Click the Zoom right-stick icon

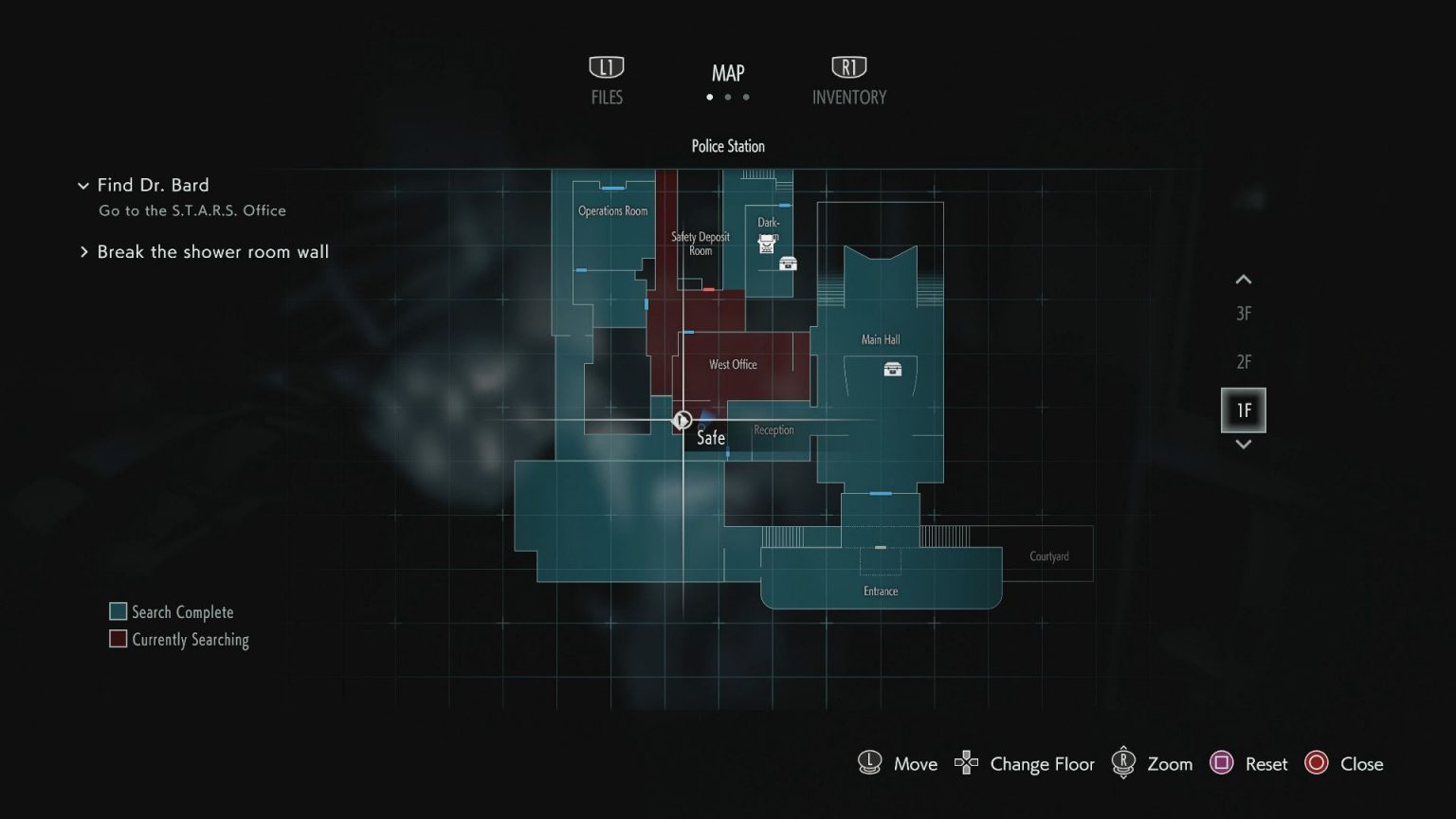point(1124,762)
